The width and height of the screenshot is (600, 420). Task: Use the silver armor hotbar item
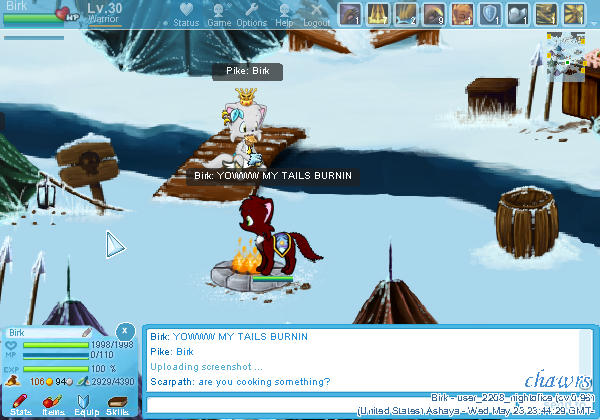coord(519,13)
